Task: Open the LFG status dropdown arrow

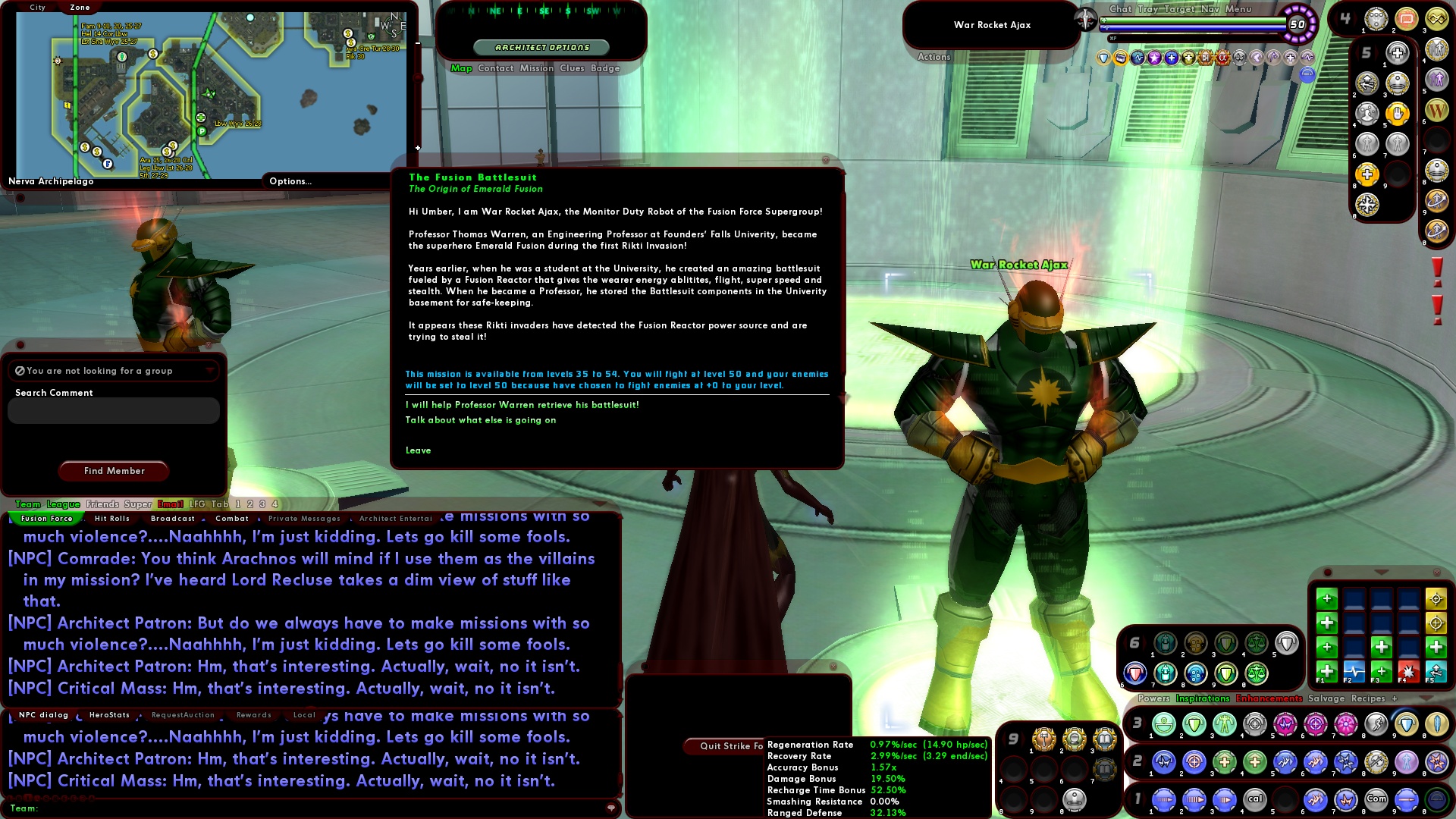Action: tap(211, 371)
